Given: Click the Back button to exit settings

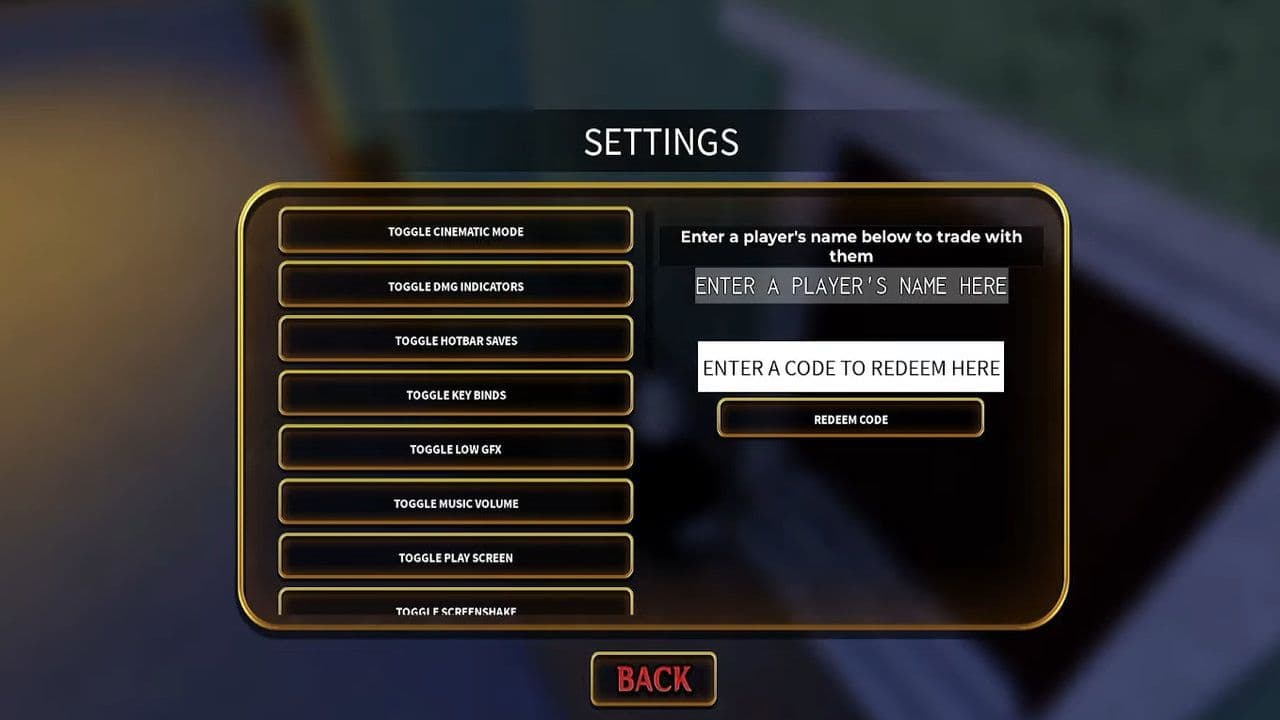Looking at the screenshot, I should (x=653, y=677).
